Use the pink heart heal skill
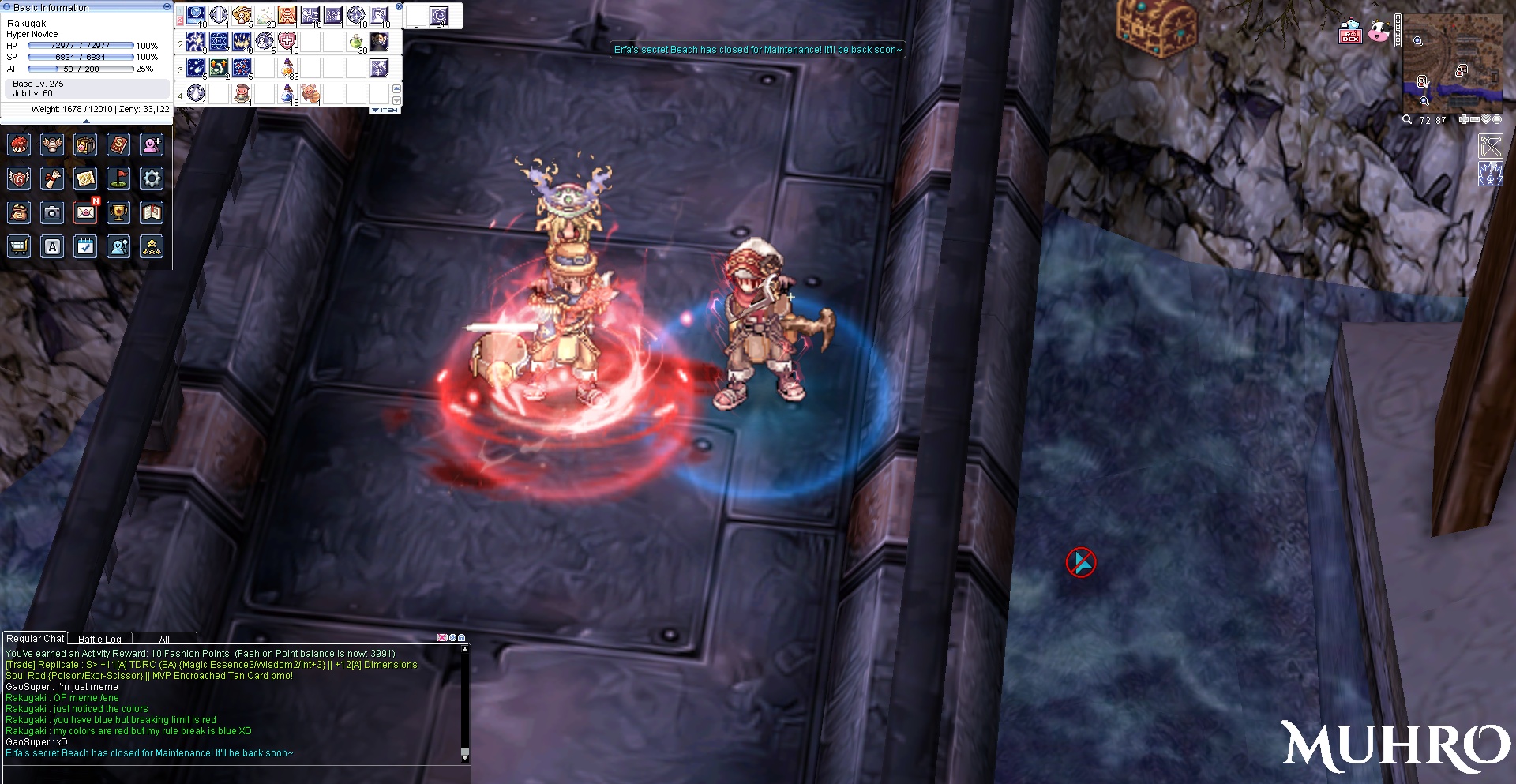The image size is (1516, 784). coord(287,40)
